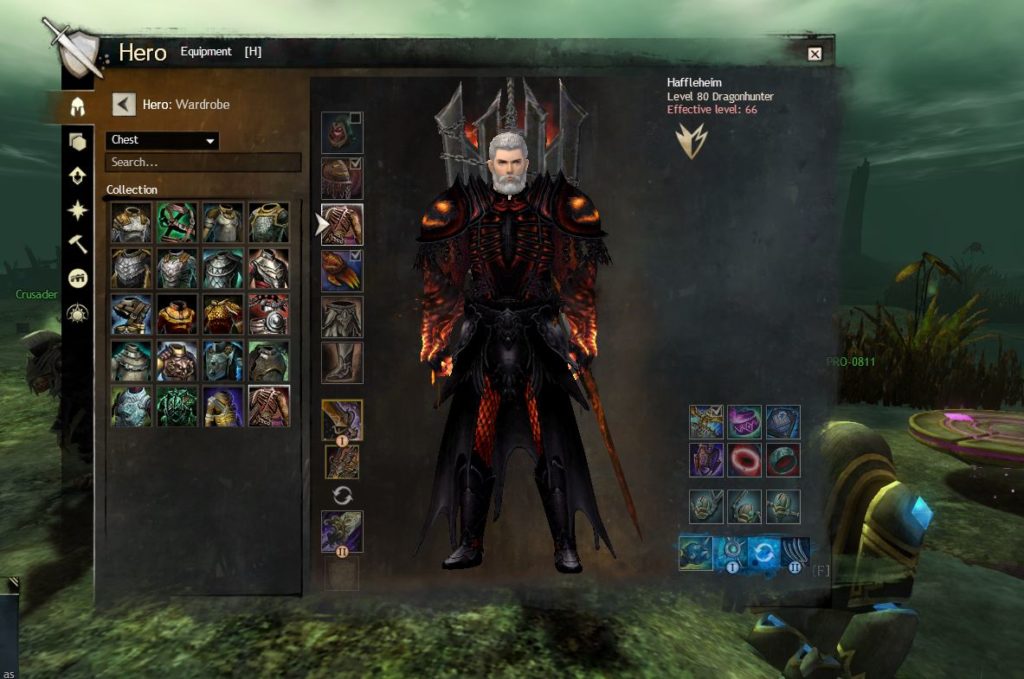The width and height of the screenshot is (1024, 679).
Task: Select the green ring accessory slot
Action: point(783,460)
